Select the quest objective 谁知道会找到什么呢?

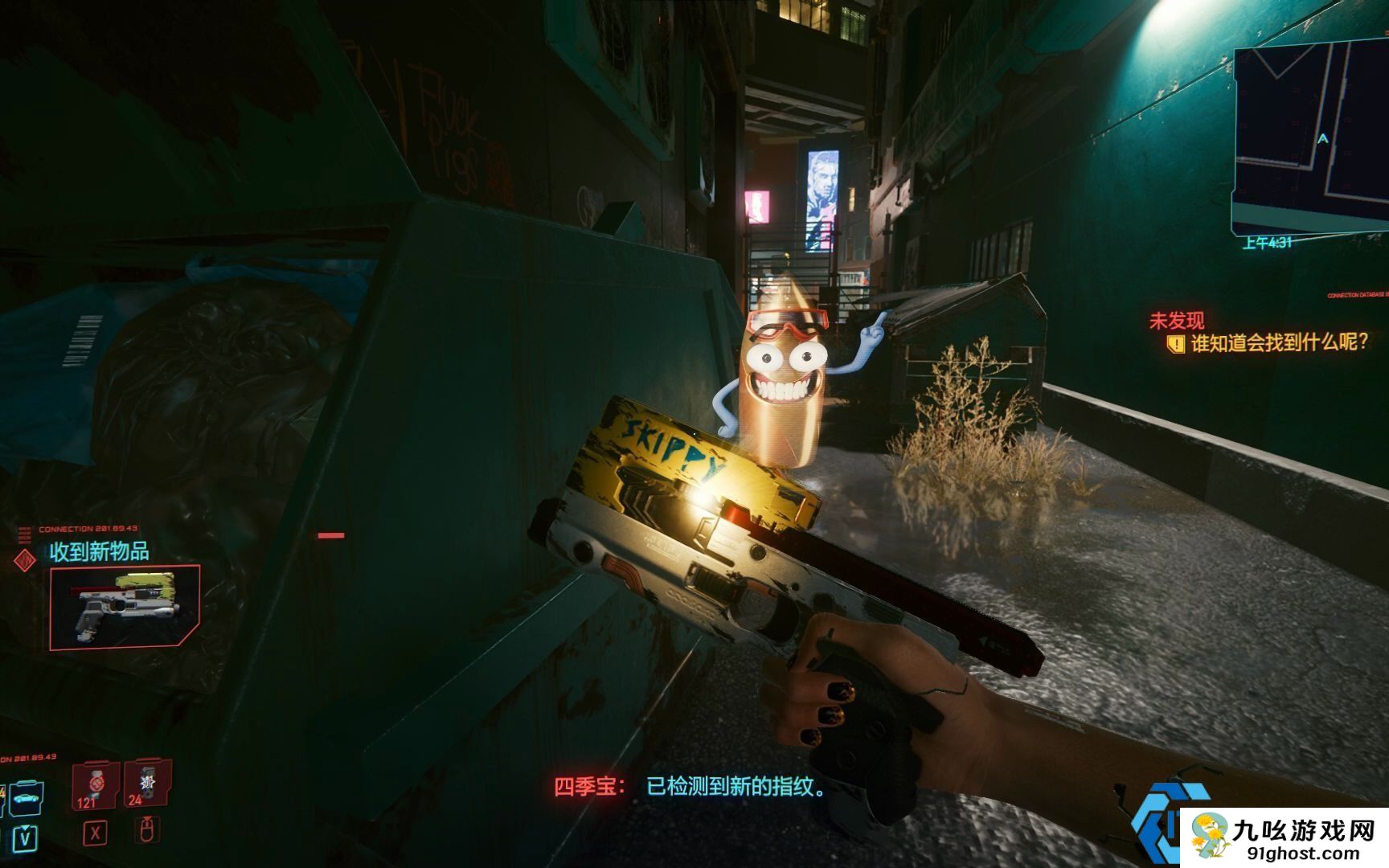click(x=1278, y=343)
